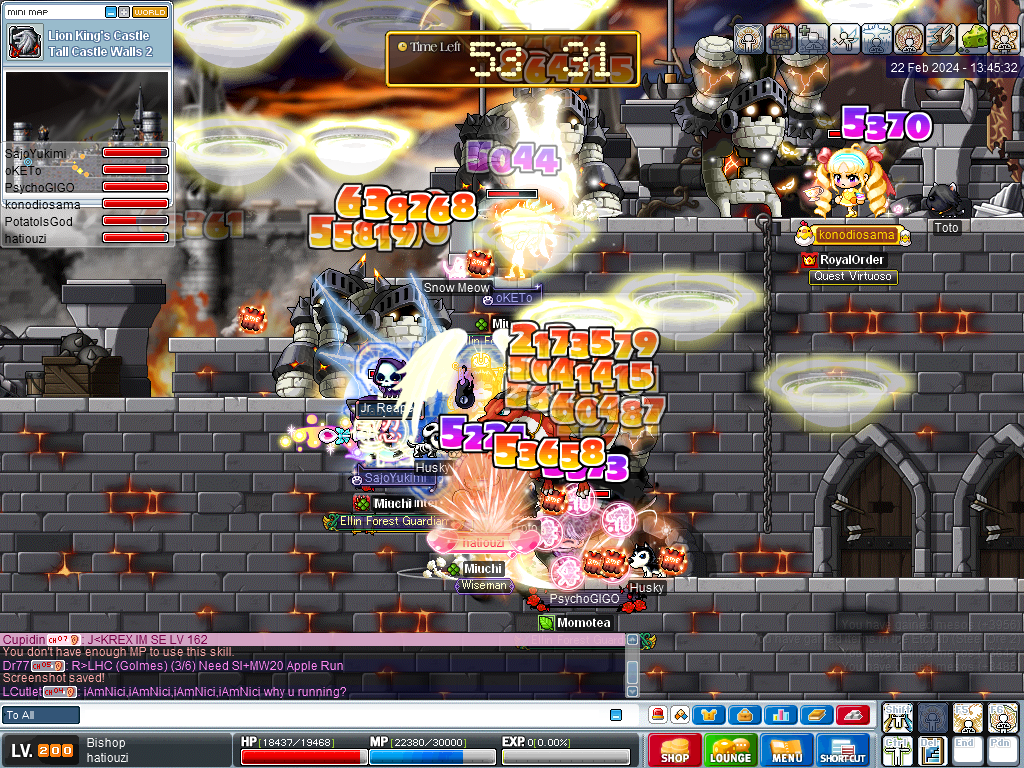1024x768 pixels.
Task: Use the Del quickslot skill
Action: tap(931, 750)
